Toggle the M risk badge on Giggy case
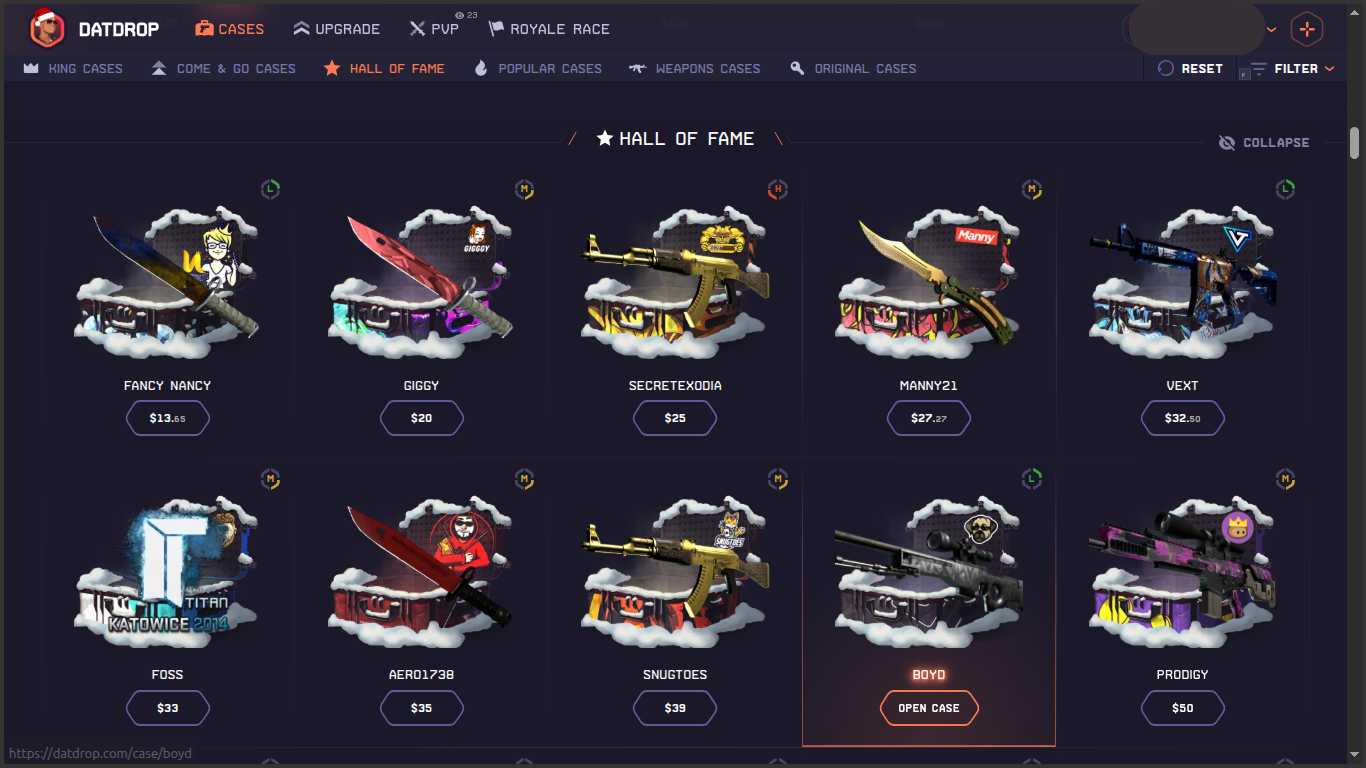1366x768 pixels. click(524, 189)
